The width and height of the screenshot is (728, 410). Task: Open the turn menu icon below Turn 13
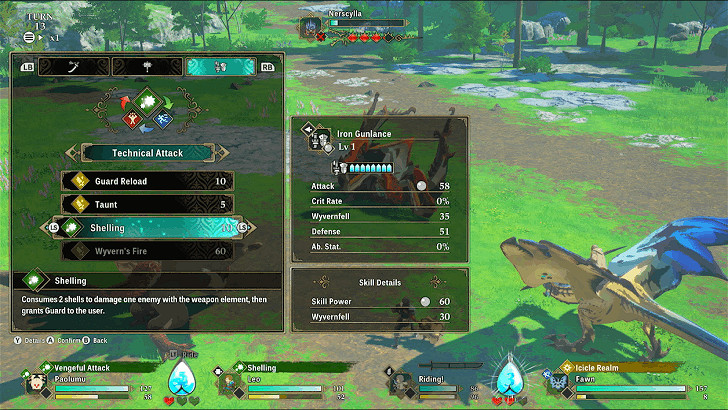click(x=28, y=37)
